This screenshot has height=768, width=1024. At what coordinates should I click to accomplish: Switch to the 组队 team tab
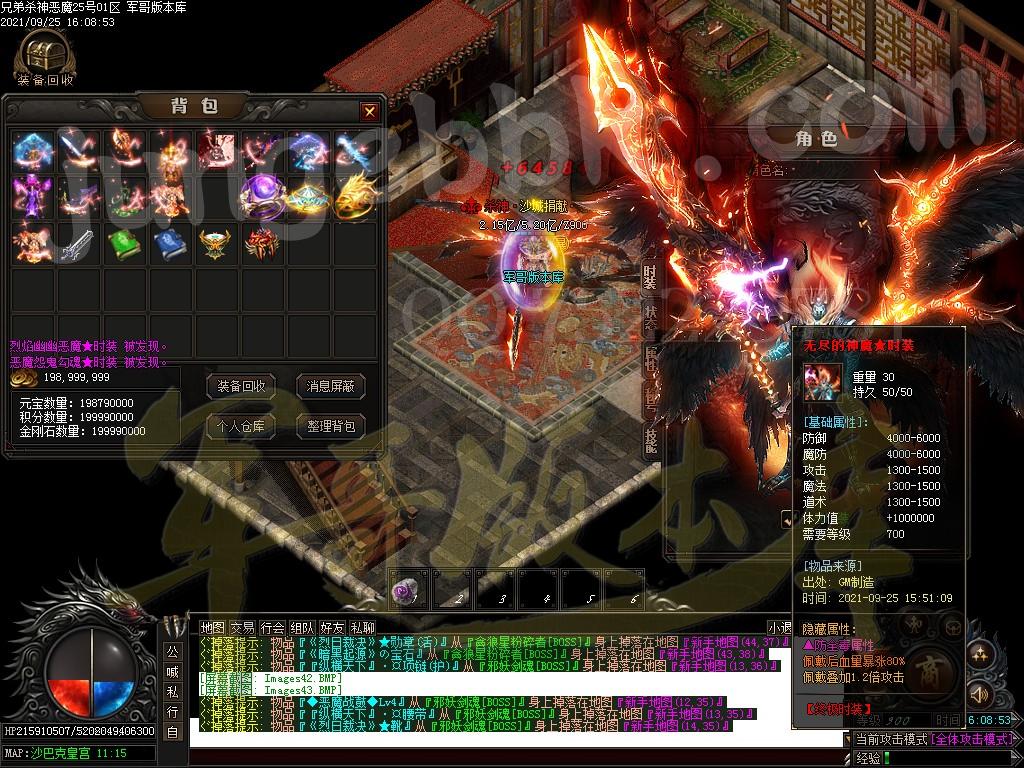click(x=303, y=627)
